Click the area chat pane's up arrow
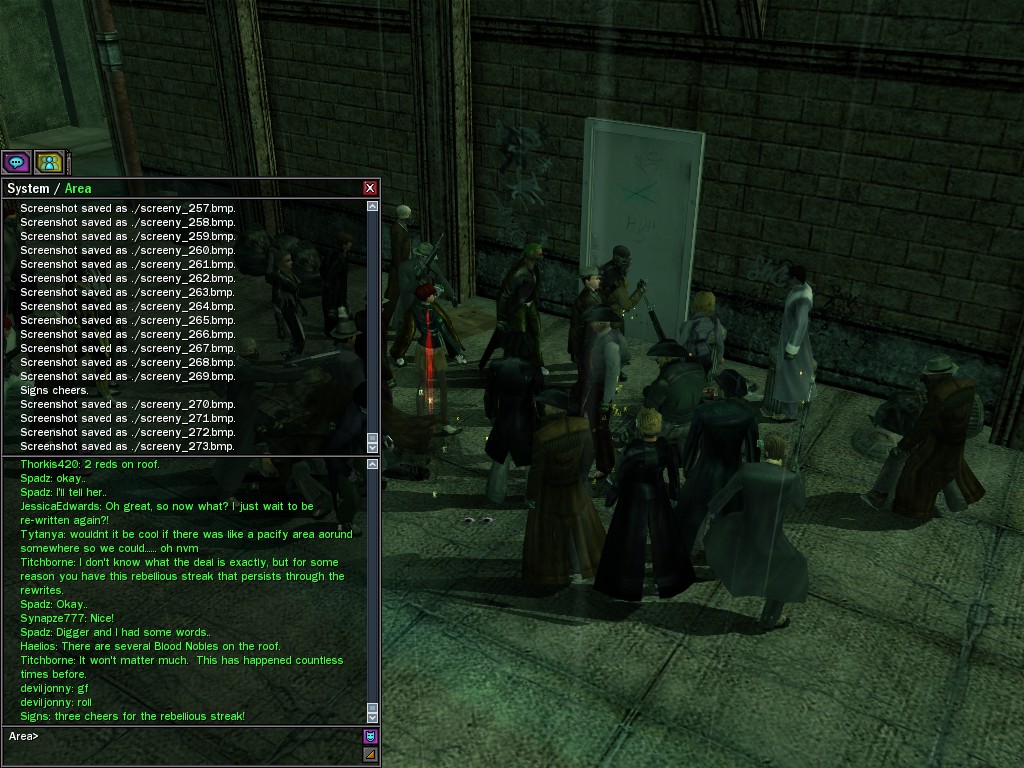The image size is (1024, 768). coord(373,464)
